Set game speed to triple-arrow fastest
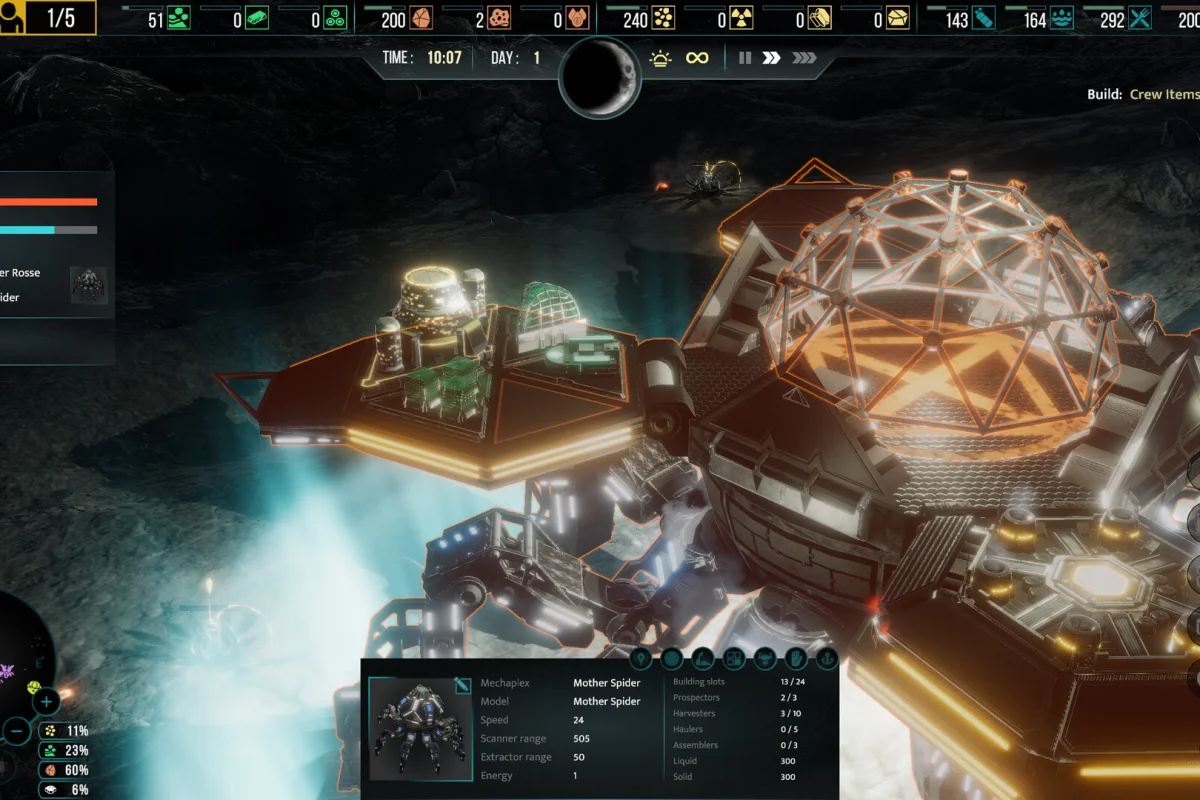Screen dimensions: 1200x800 (x=804, y=58)
